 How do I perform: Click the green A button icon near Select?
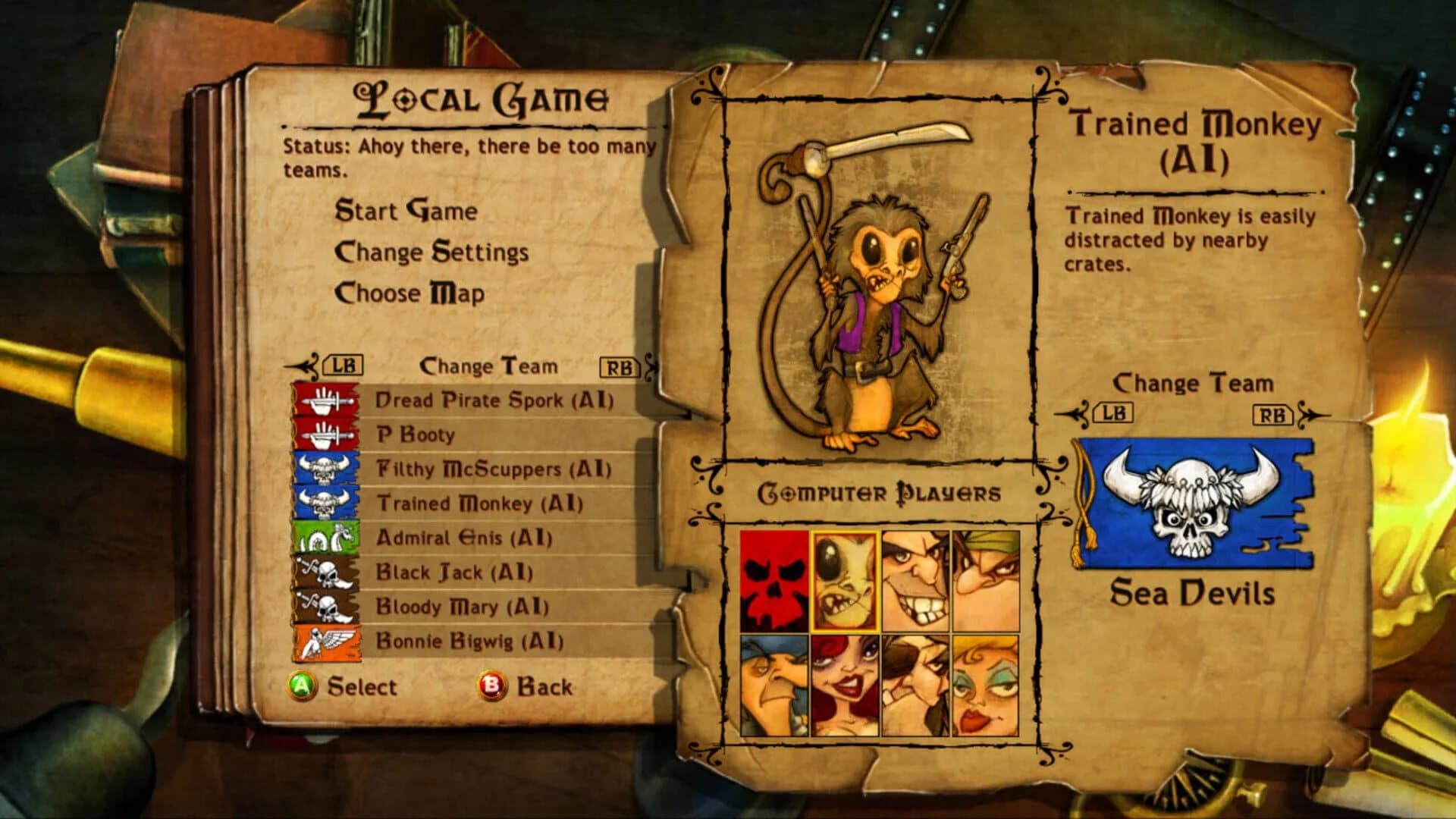pyautogui.click(x=303, y=686)
